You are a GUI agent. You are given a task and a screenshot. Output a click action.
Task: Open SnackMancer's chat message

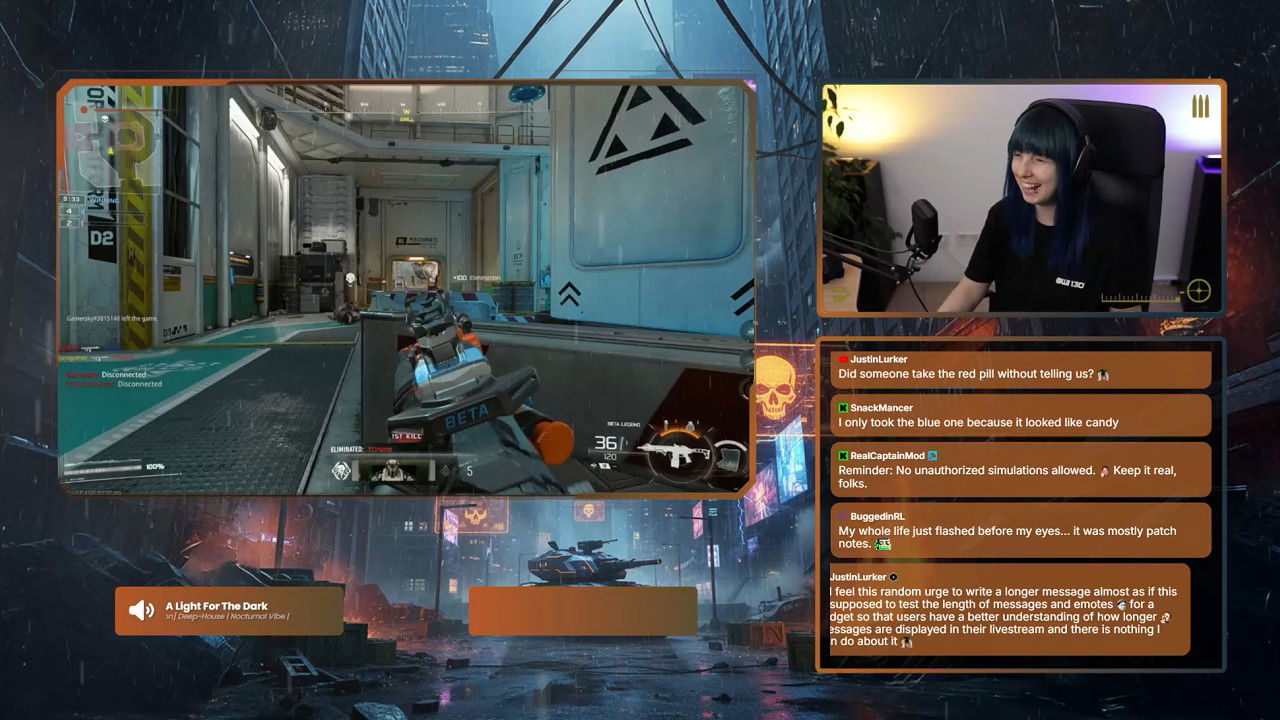point(1020,415)
